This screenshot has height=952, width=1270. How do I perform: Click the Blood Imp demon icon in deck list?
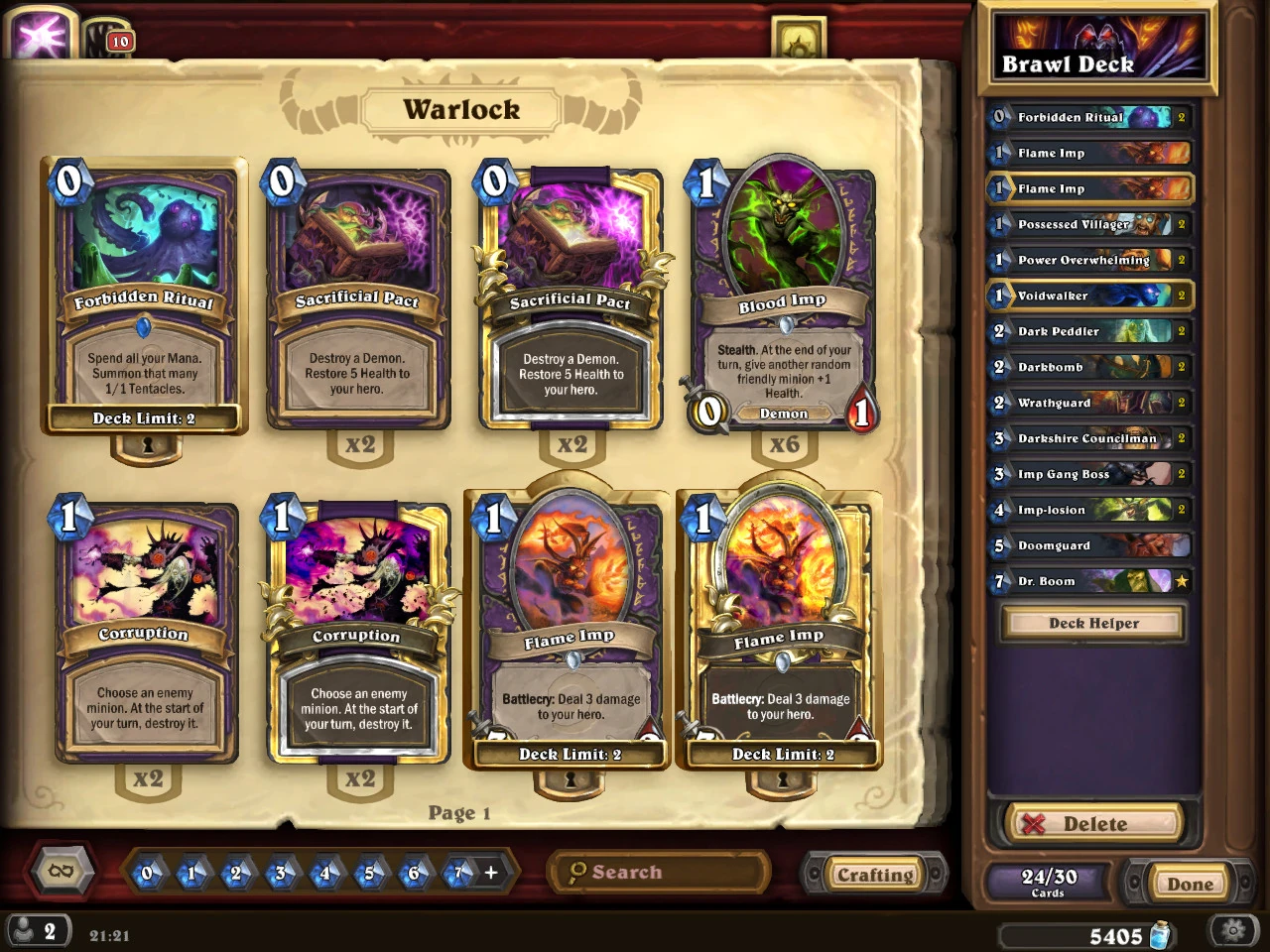pos(782,414)
